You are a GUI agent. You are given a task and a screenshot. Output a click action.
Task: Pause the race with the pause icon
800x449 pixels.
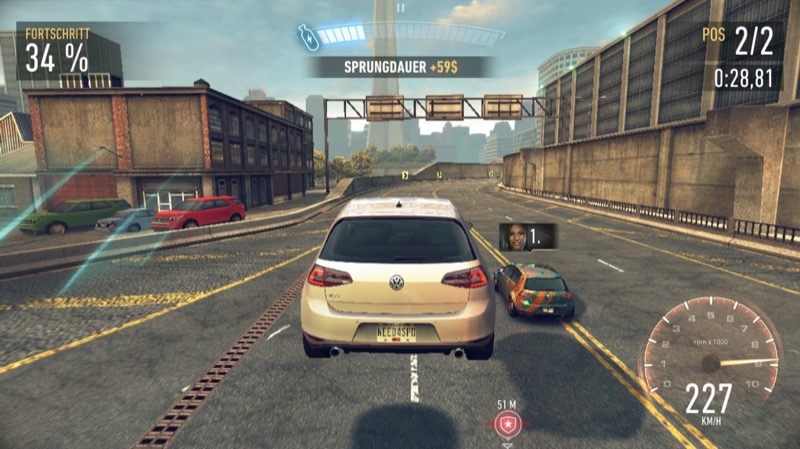[400, 7]
